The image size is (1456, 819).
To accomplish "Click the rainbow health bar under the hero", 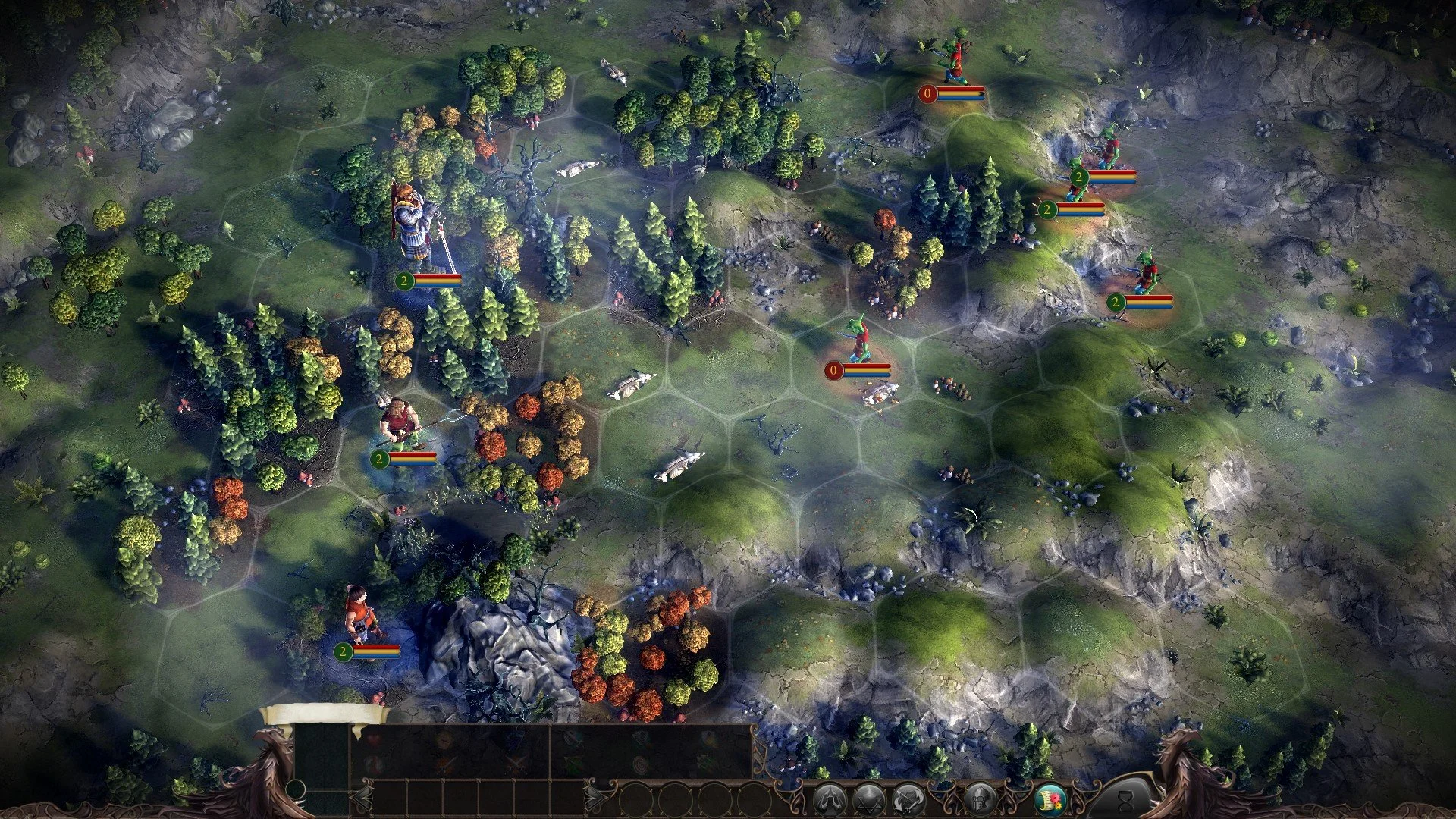I will 434,279.
